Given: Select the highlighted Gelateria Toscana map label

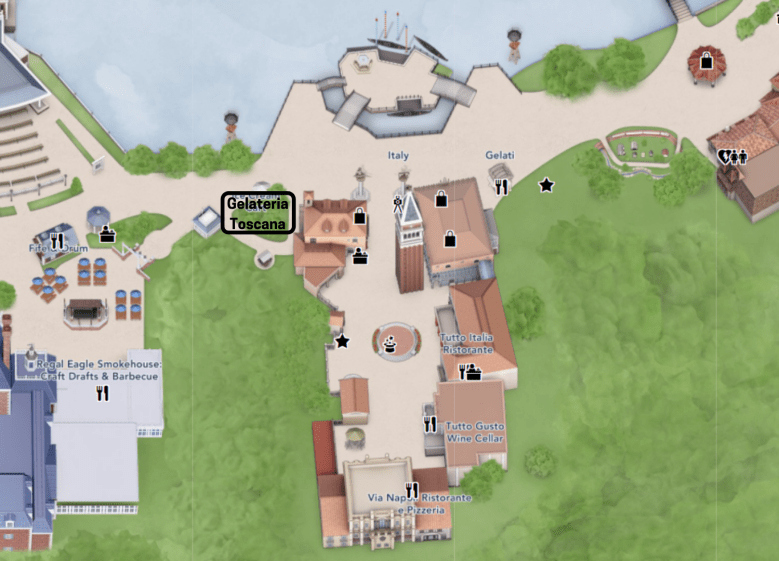Looking at the screenshot, I should [258, 213].
